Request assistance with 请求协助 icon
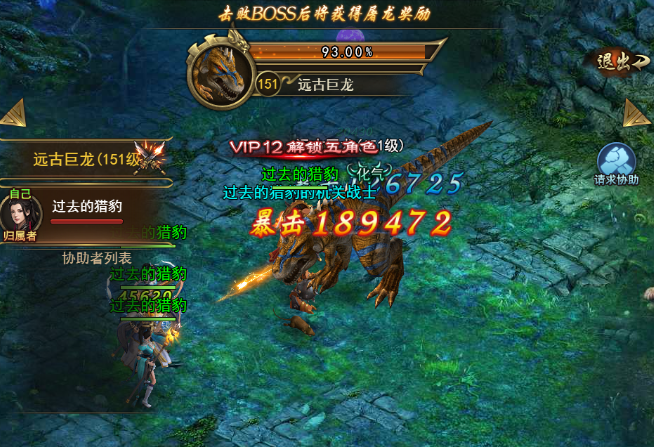654x447 pixels. click(615, 165)
